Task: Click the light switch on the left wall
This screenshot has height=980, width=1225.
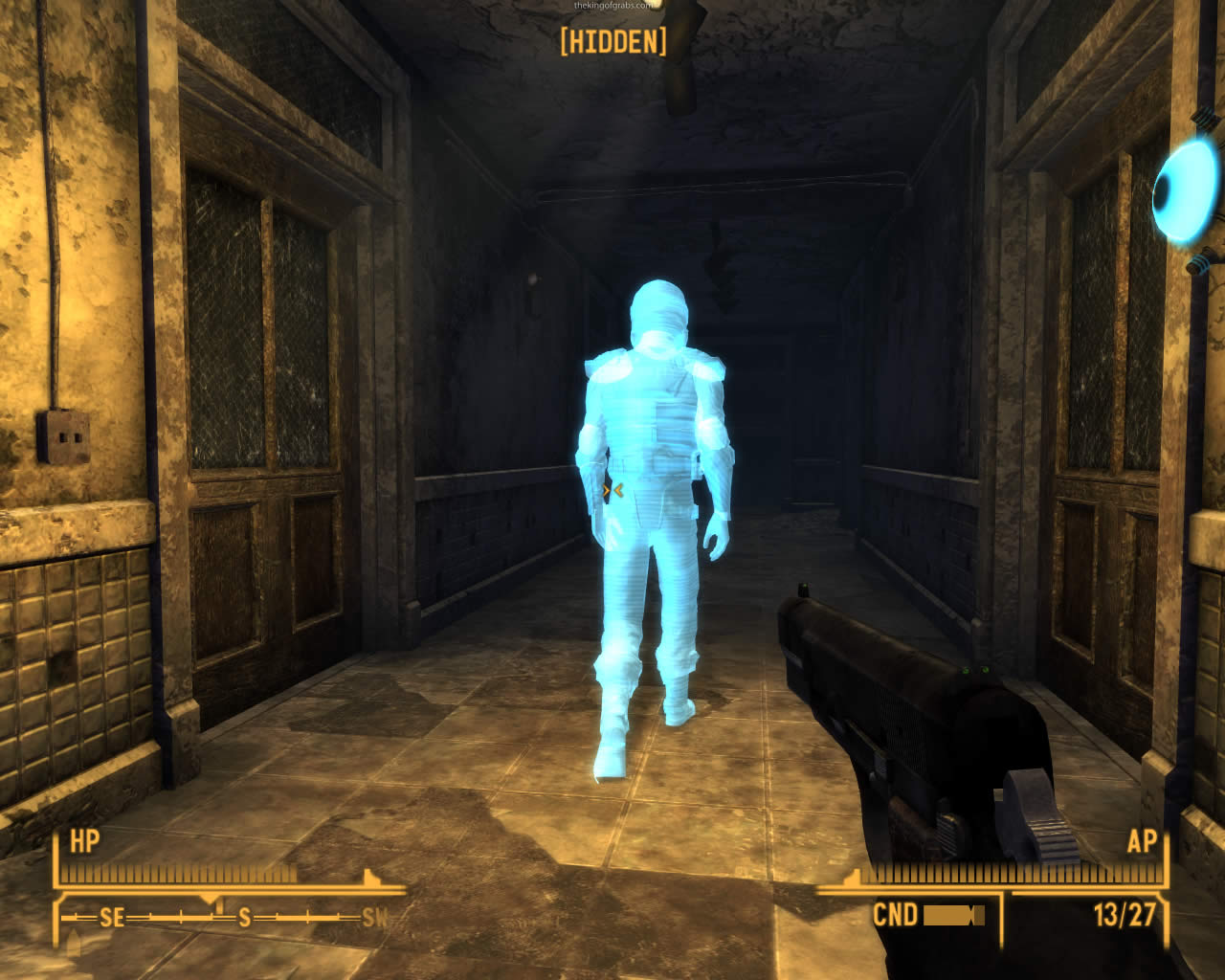Action: tap(61, 435)
